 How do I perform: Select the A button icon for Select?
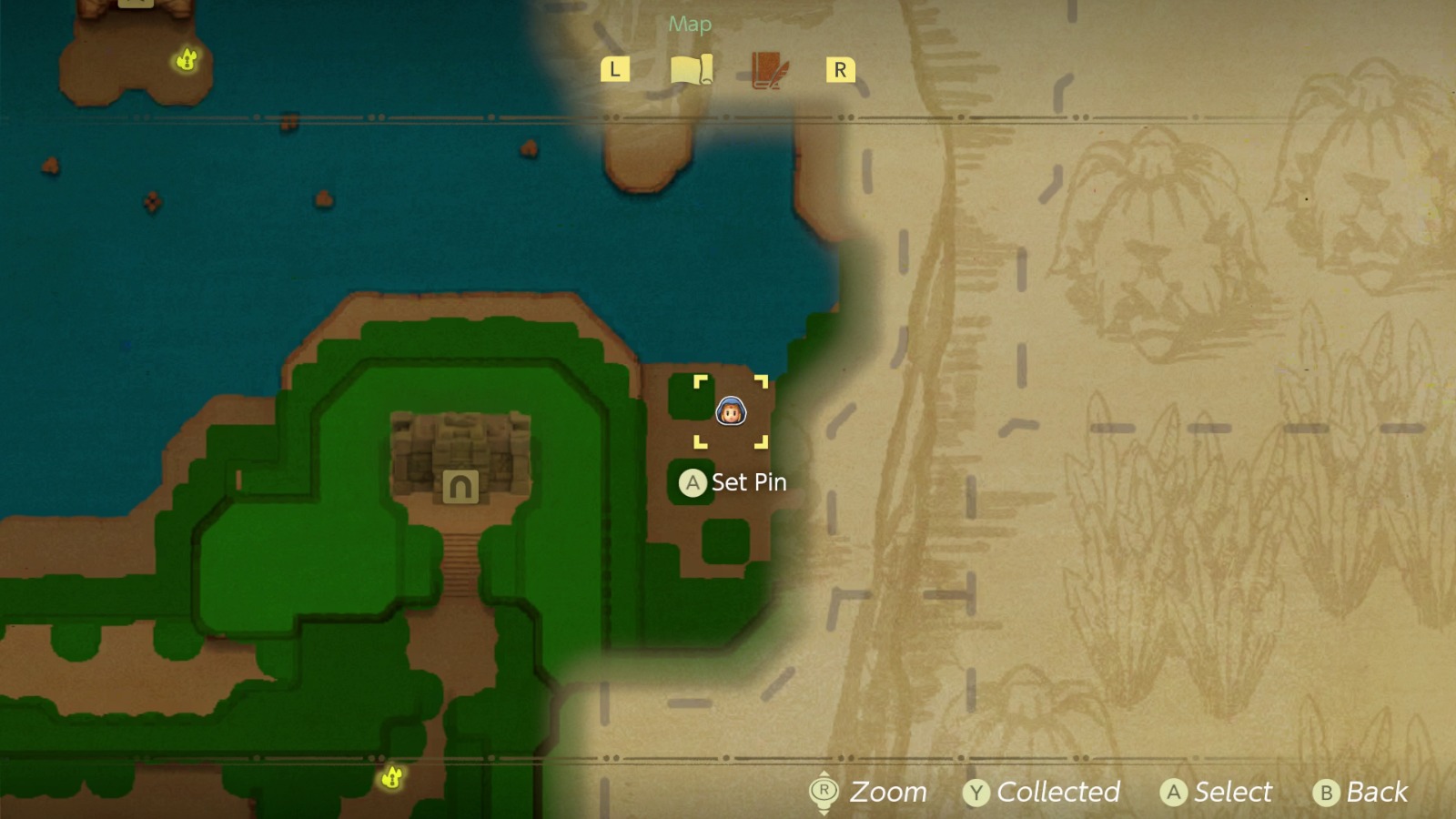[x=1174, y=793]
